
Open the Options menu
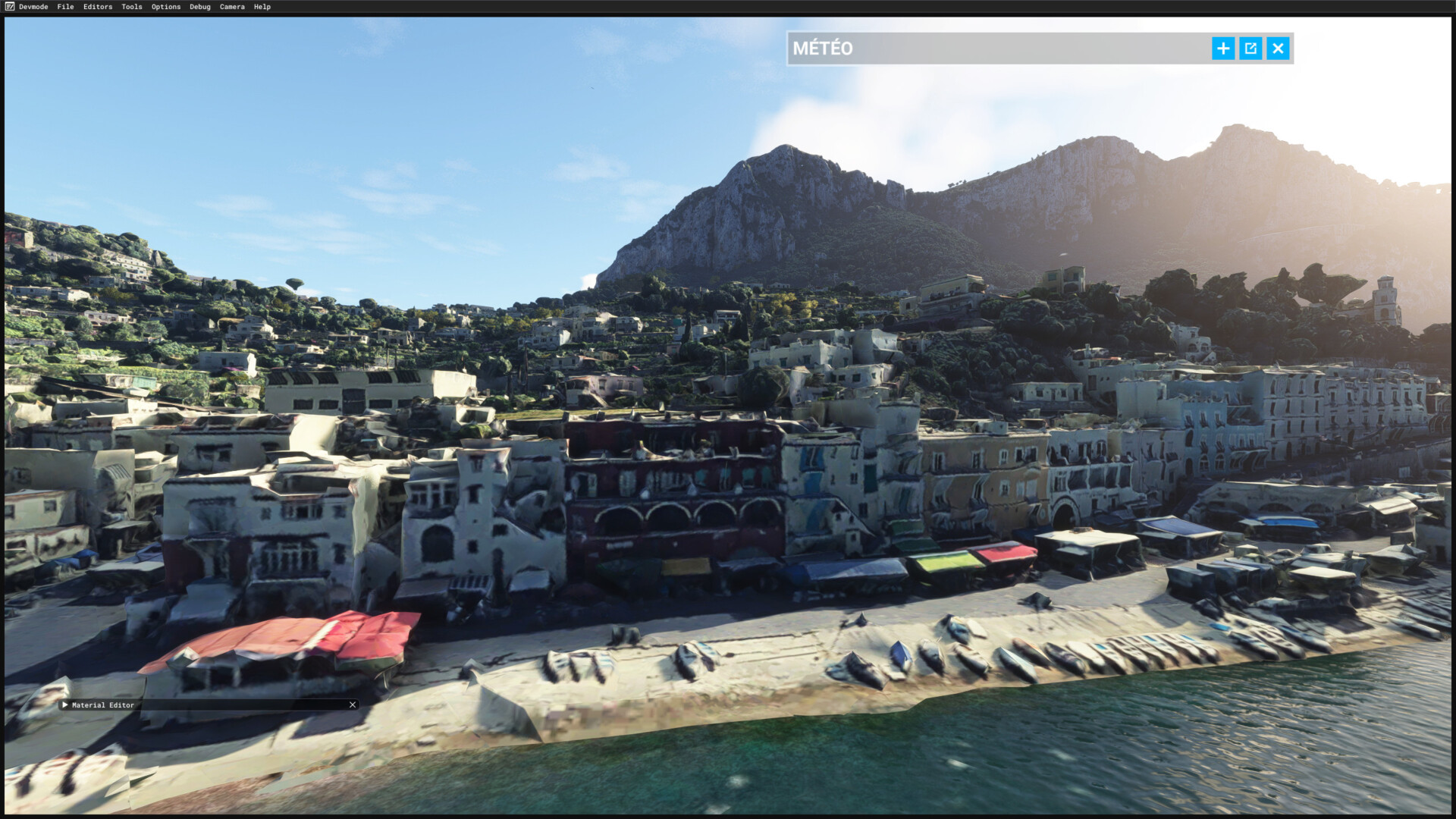[x=166, y=7]
